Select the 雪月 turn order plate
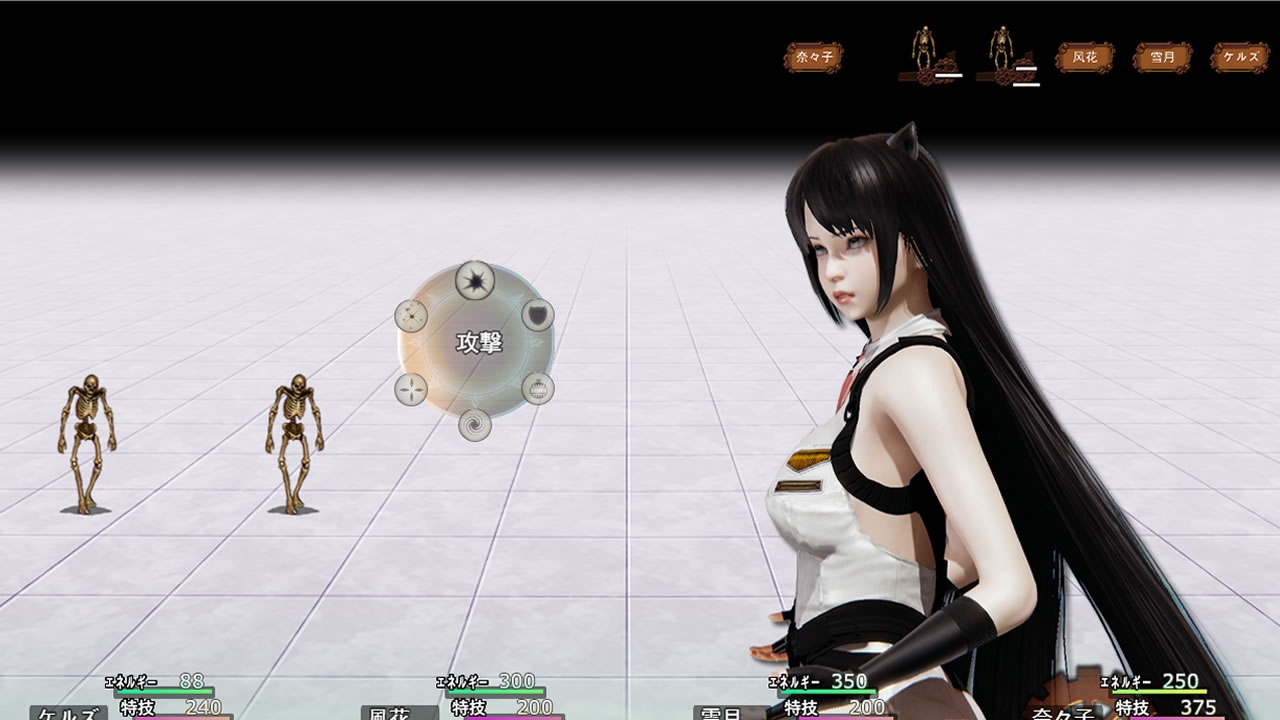 coord(1162,57)
